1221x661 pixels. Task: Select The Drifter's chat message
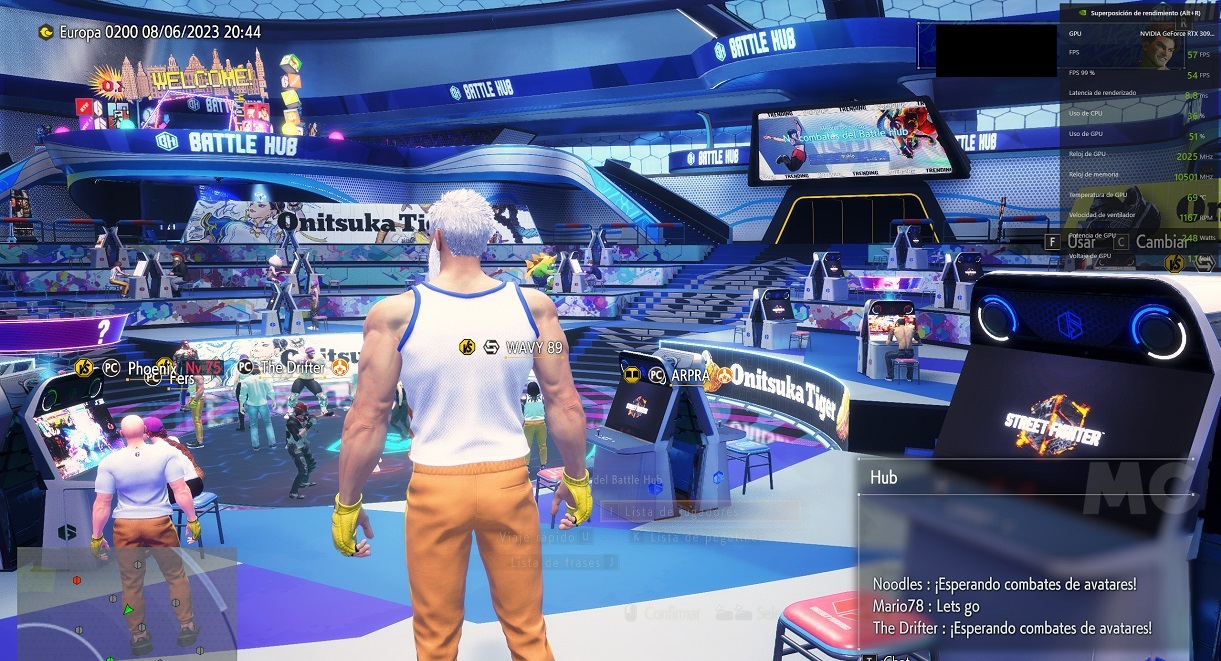1011,628
